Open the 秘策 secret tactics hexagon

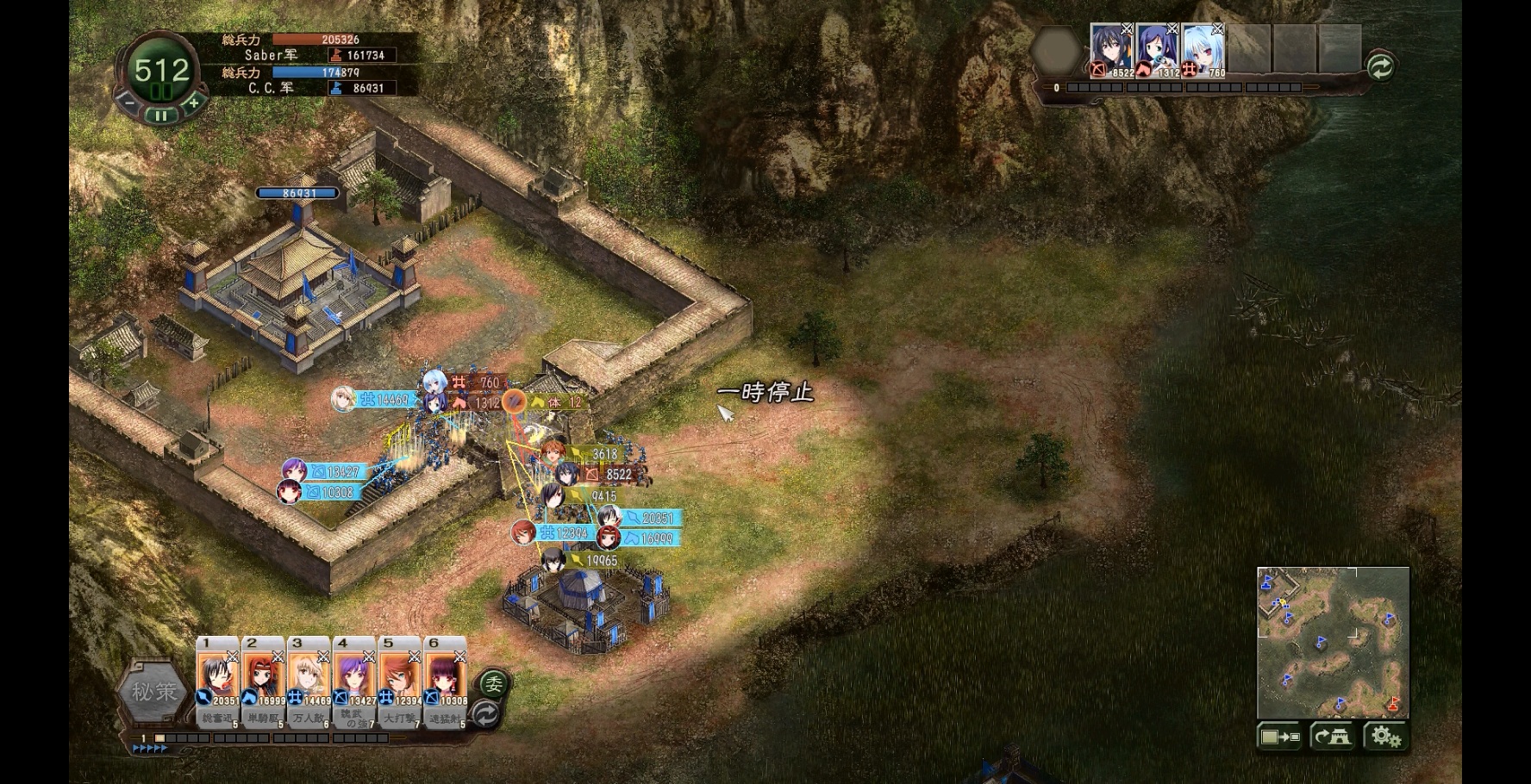coord(154,692)
